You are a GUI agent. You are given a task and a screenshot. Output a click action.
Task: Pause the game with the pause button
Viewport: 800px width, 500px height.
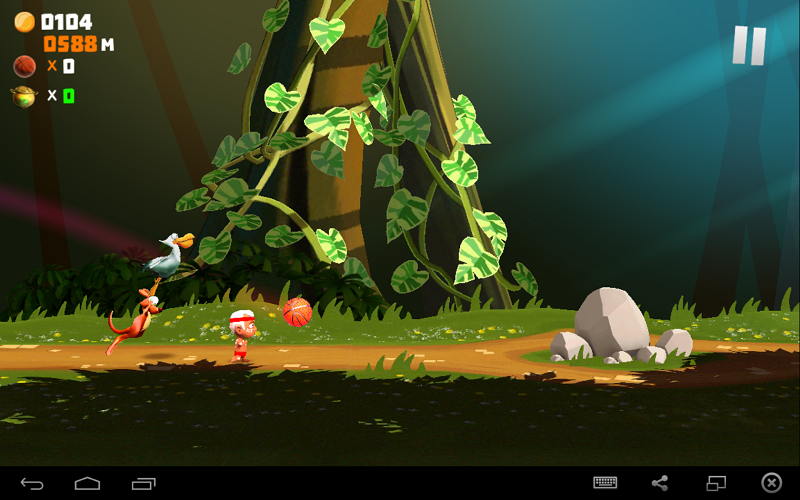(748, 45)
